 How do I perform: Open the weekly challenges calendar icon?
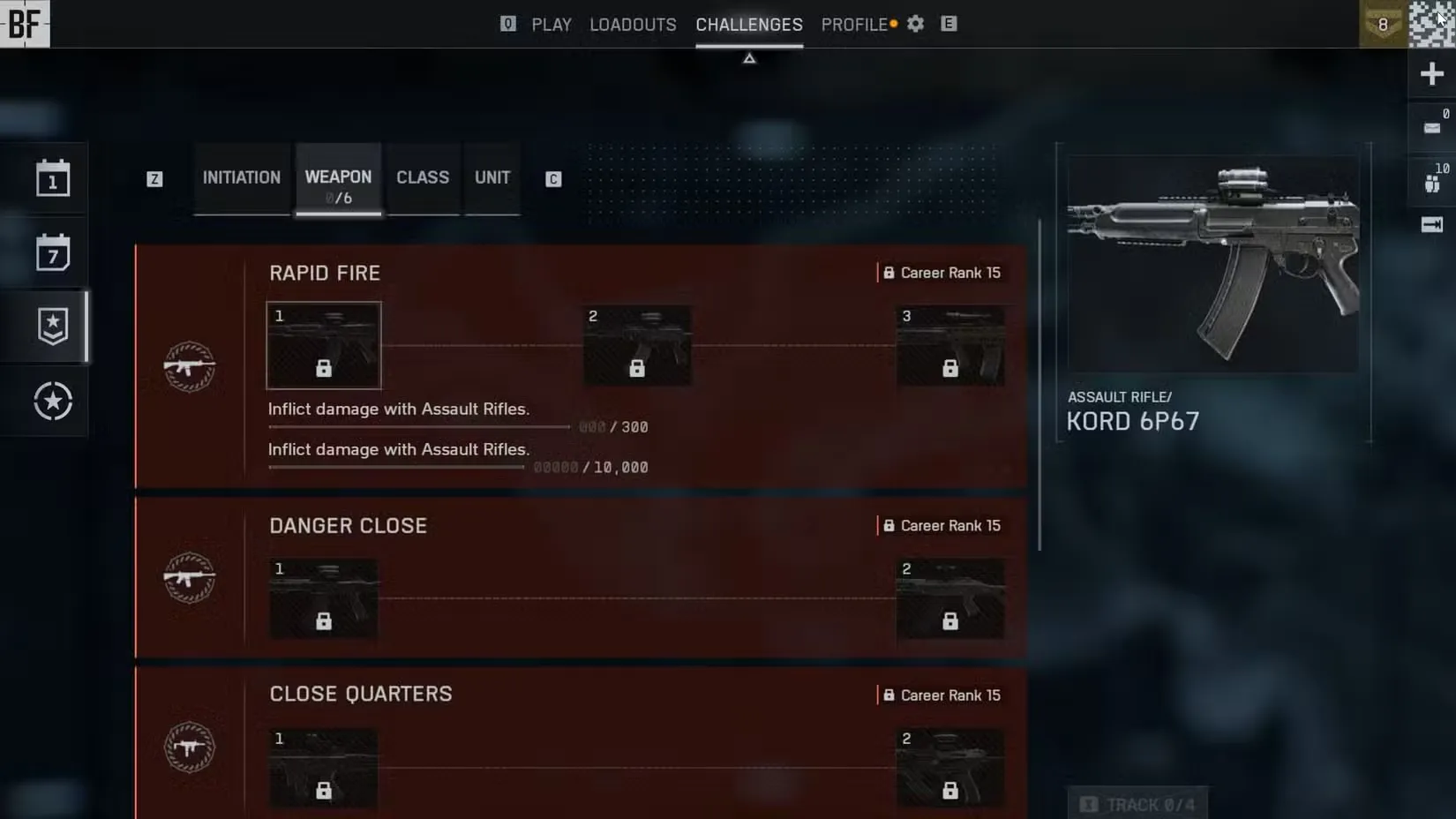[x=53, y=253]
